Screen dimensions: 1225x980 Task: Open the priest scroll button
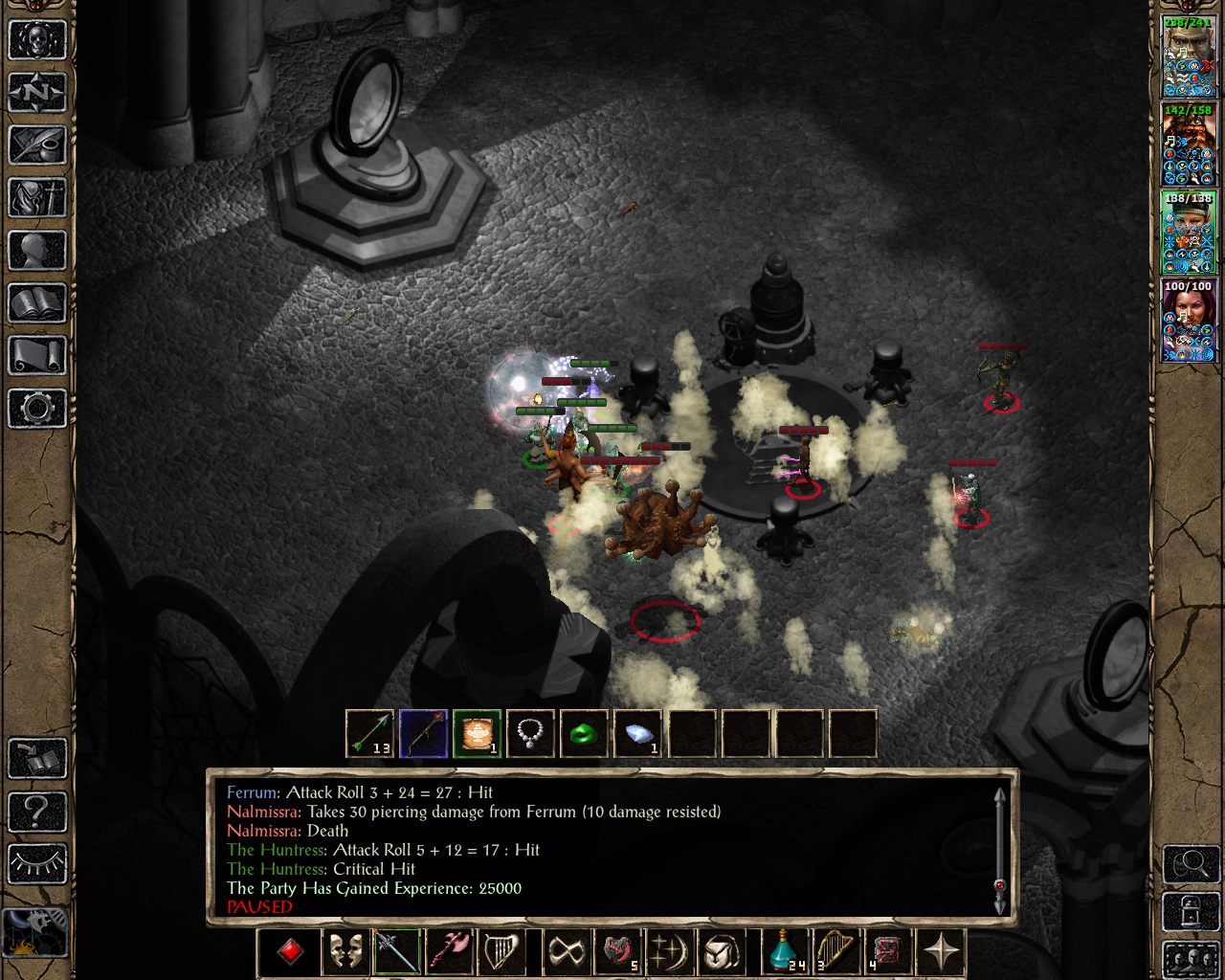click(x=37, y=356)
